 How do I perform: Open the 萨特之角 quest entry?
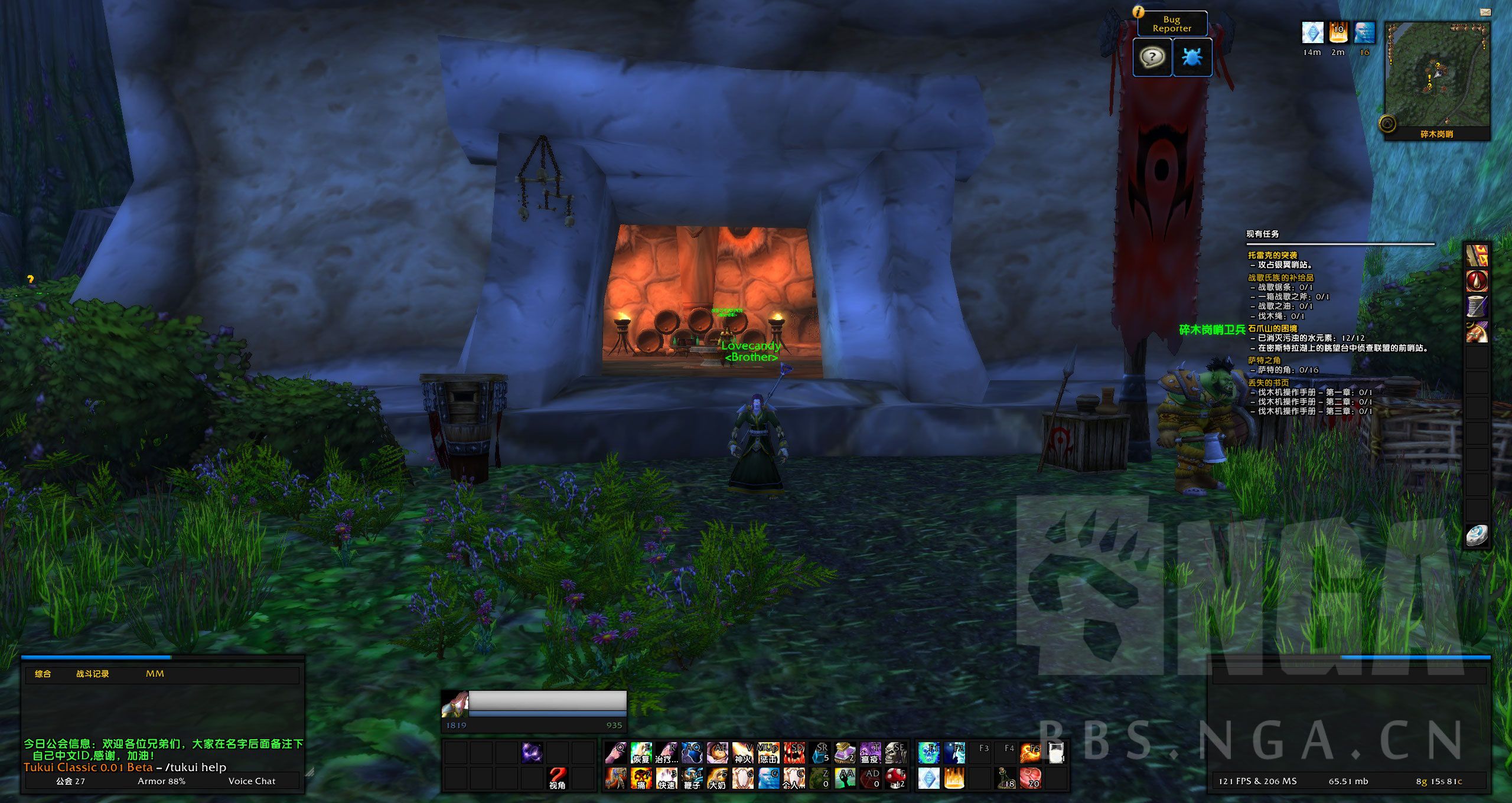tap(1264, 360)
